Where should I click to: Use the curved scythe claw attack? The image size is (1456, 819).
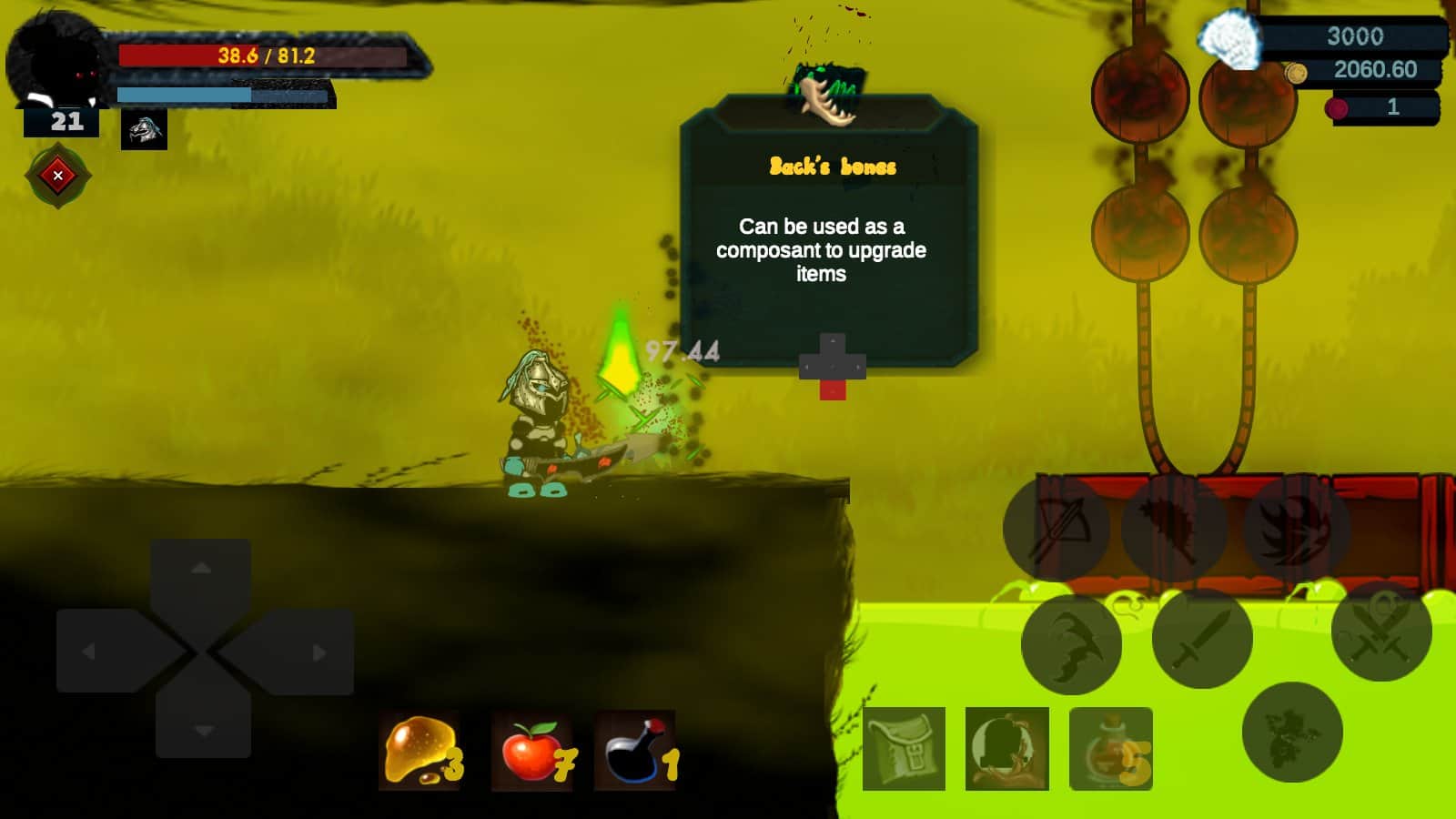tap(1072, 643)
